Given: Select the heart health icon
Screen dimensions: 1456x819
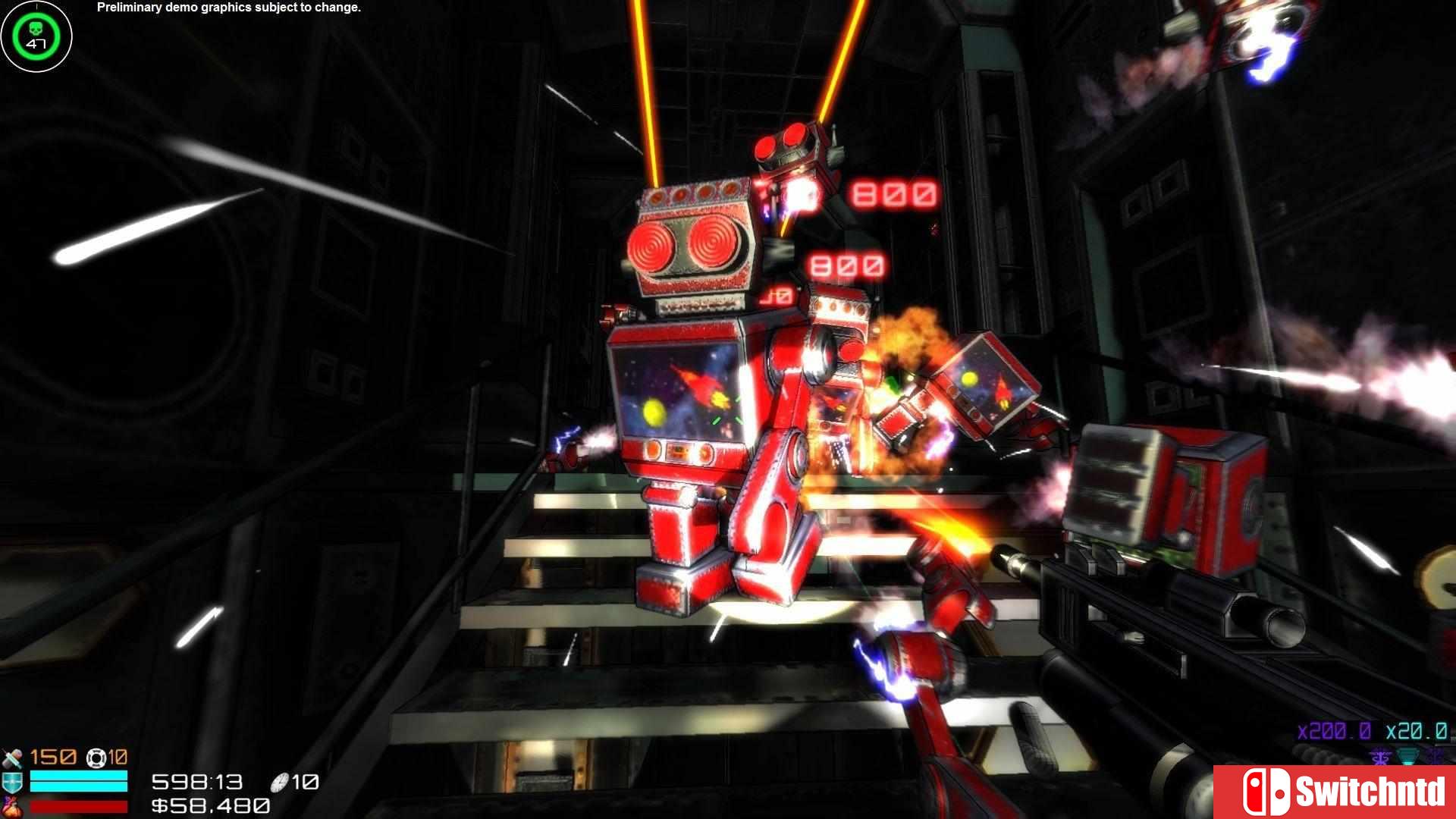Looking at the screenshot, I should tap(11, 805).
